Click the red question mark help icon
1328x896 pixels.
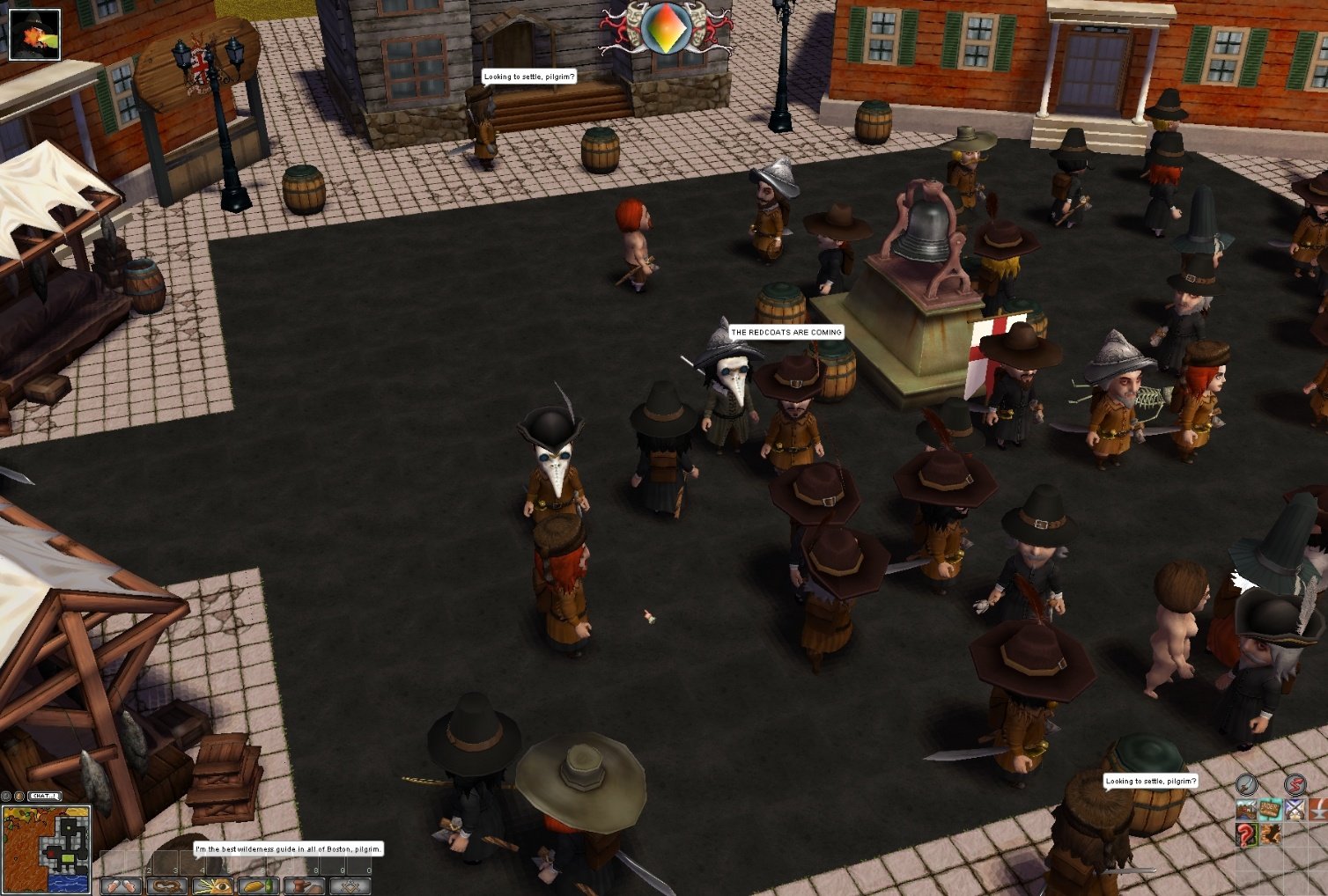pos(1245,835)
